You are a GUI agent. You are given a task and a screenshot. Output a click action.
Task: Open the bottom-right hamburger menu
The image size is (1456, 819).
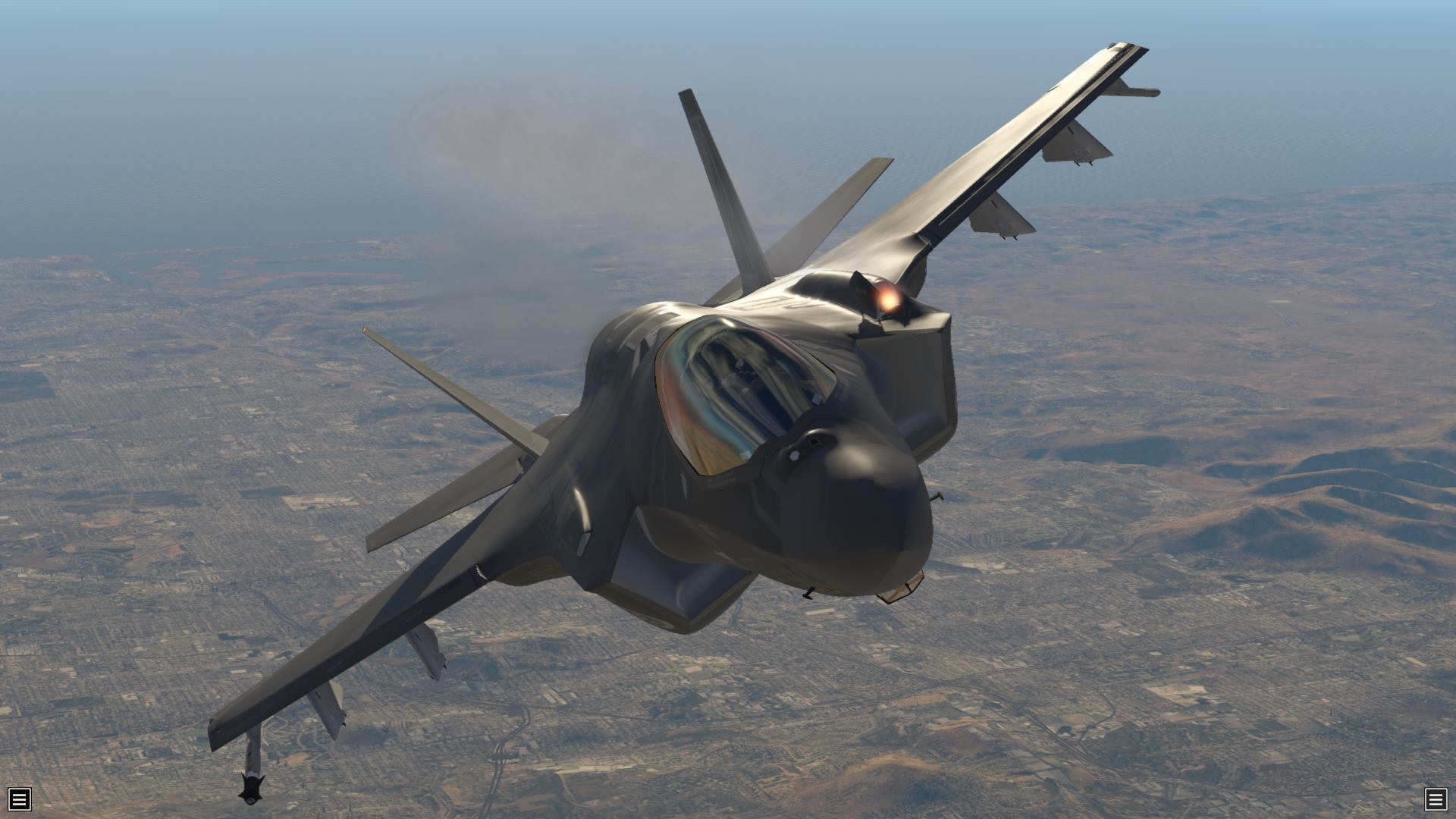pyautogui.click(x=1436, y=799)
